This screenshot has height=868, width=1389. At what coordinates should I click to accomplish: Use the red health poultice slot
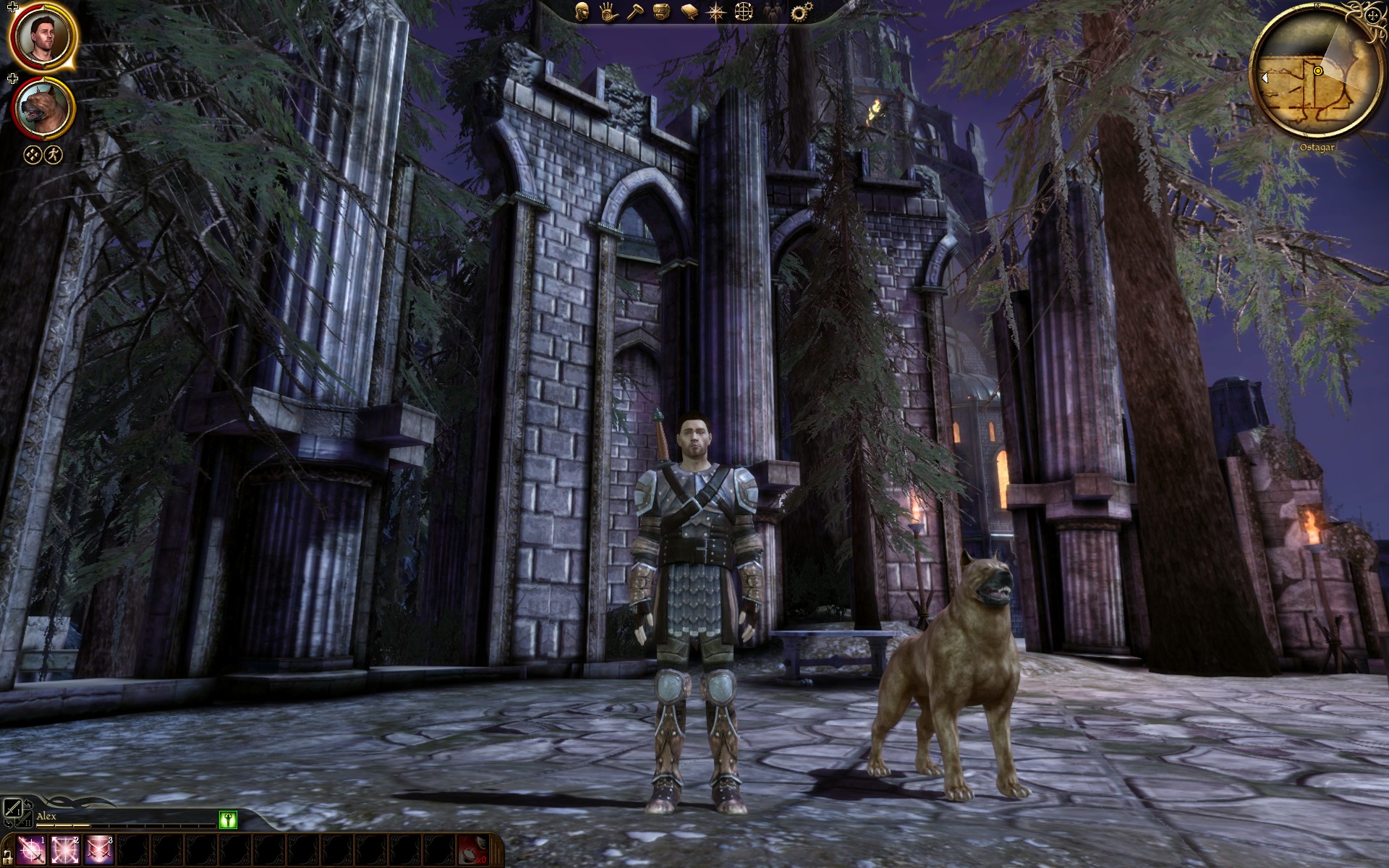473,850
